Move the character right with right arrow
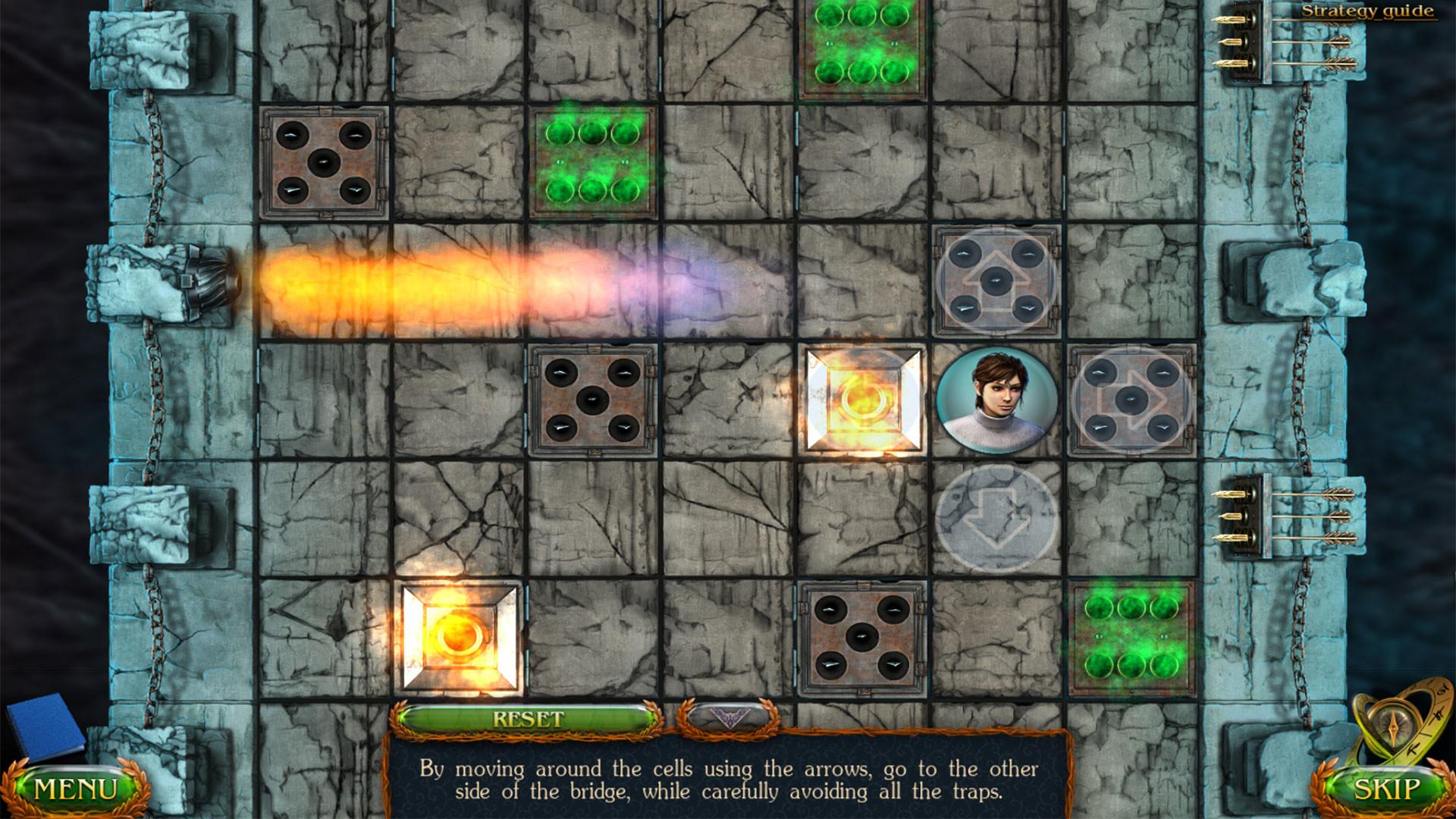Viewport: 1456px width, 819px height. [1131, 400]
